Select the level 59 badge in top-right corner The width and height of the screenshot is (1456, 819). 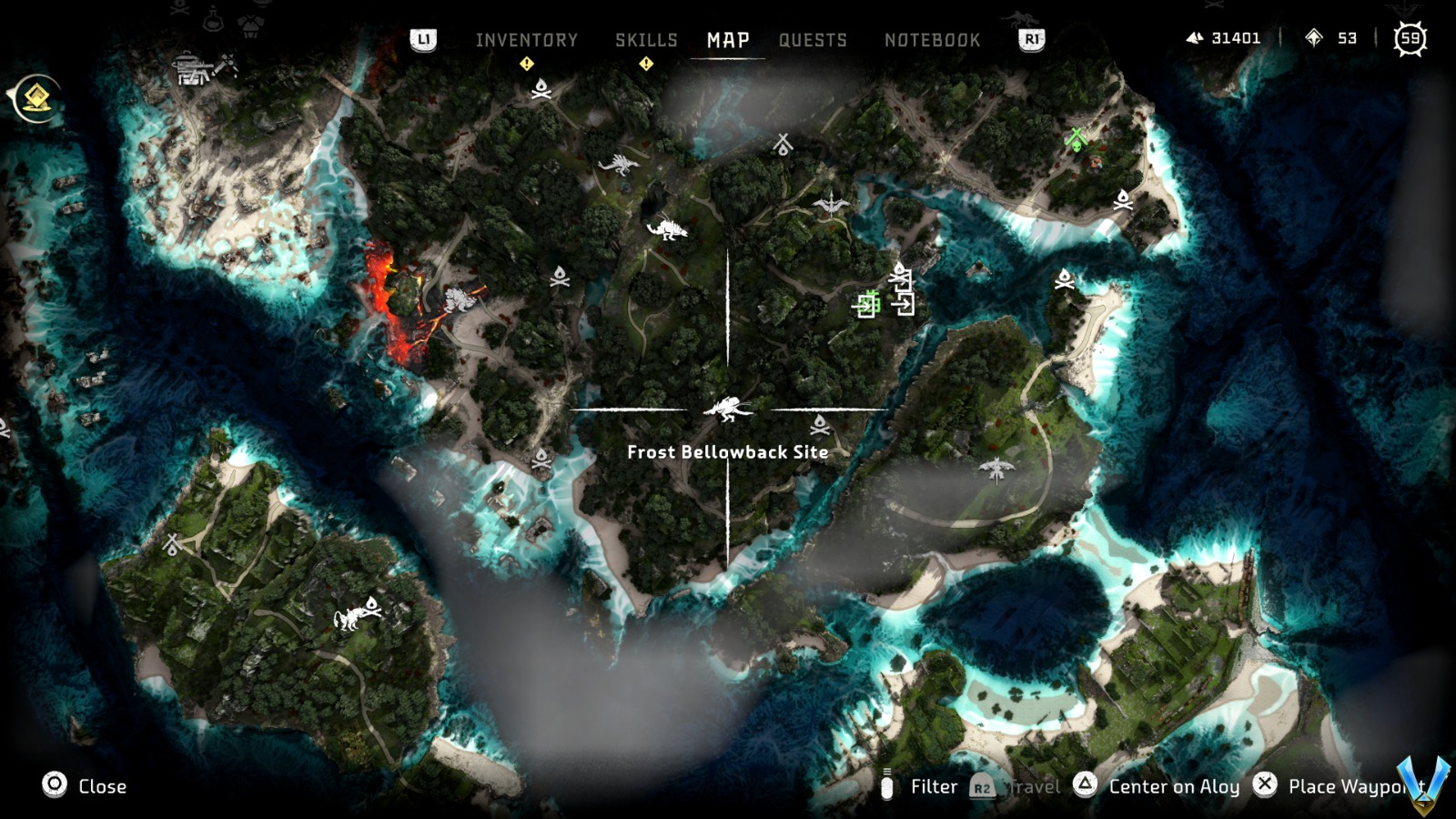1410,38
